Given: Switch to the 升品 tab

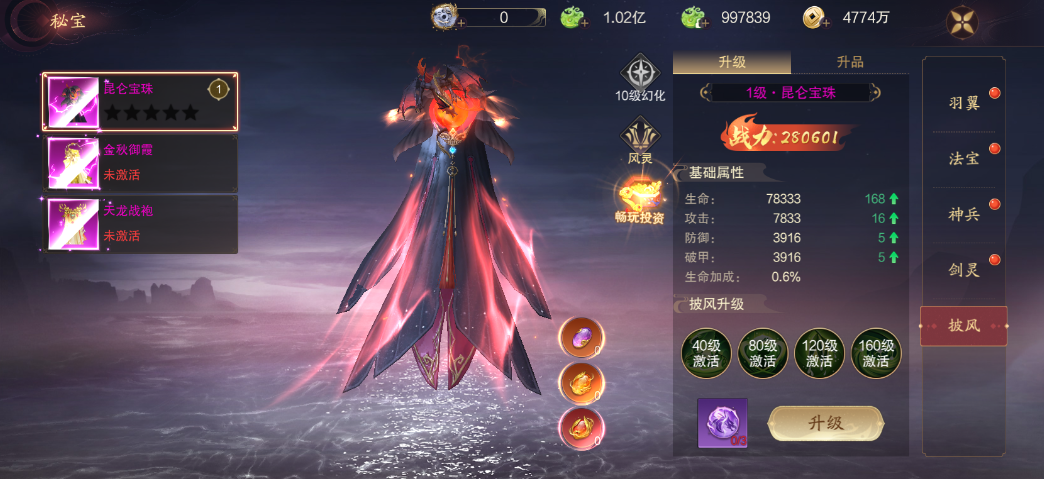Looking at the screenshot, I should [x=849, y=62].
